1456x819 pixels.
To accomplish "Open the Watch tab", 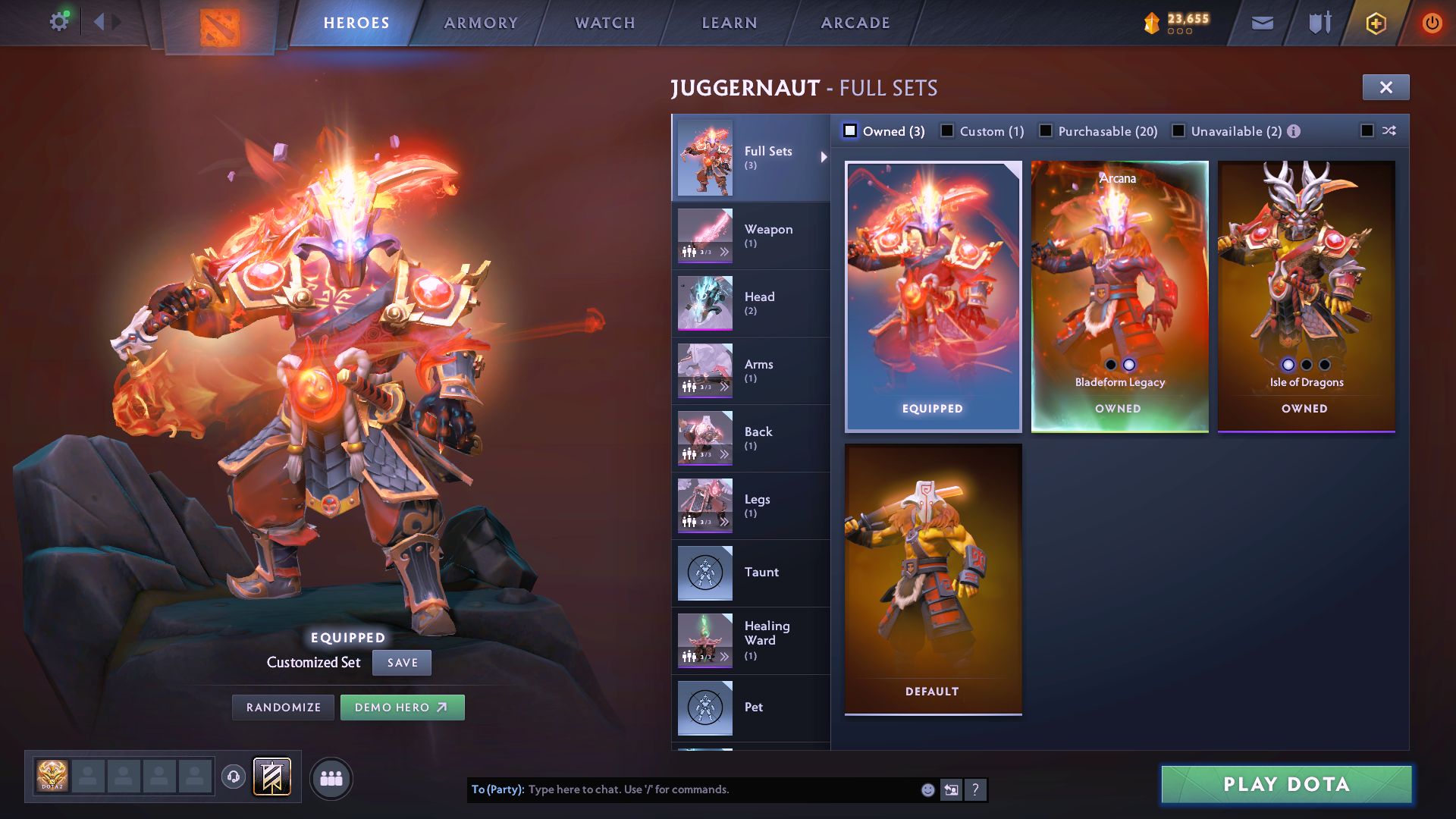I will click(x=605, y=23).
